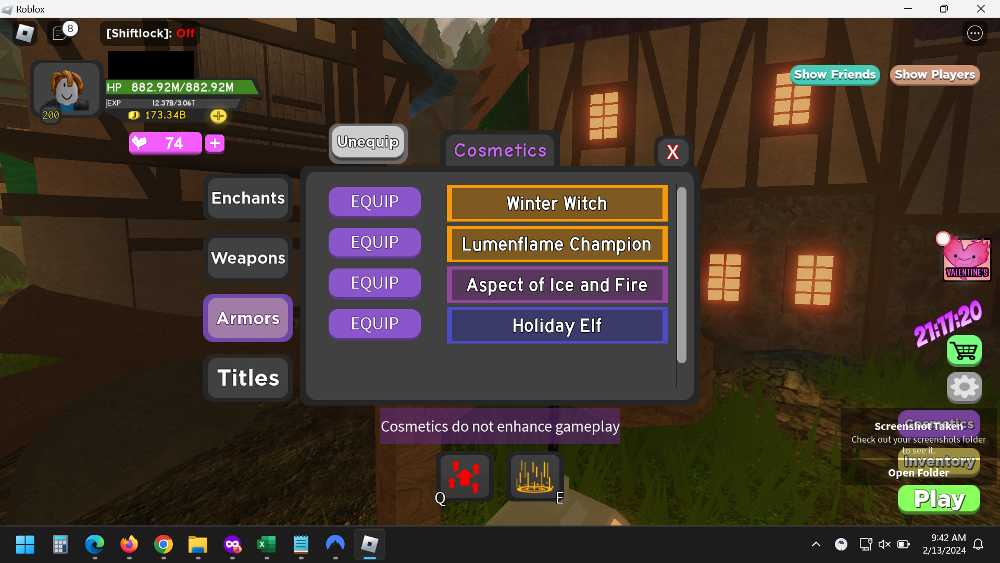The width and height of the screenshot is (1000, 563).
Task: Select the Armors tab
Action: point(248,318)
